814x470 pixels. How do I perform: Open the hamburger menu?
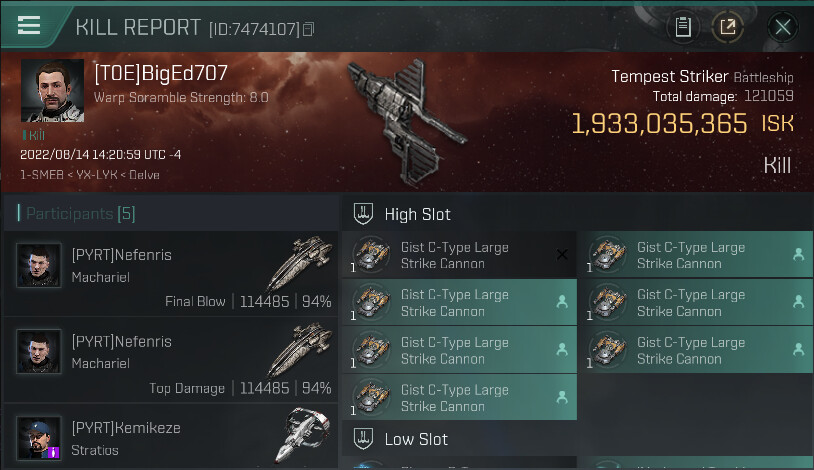tap(29, 26)
